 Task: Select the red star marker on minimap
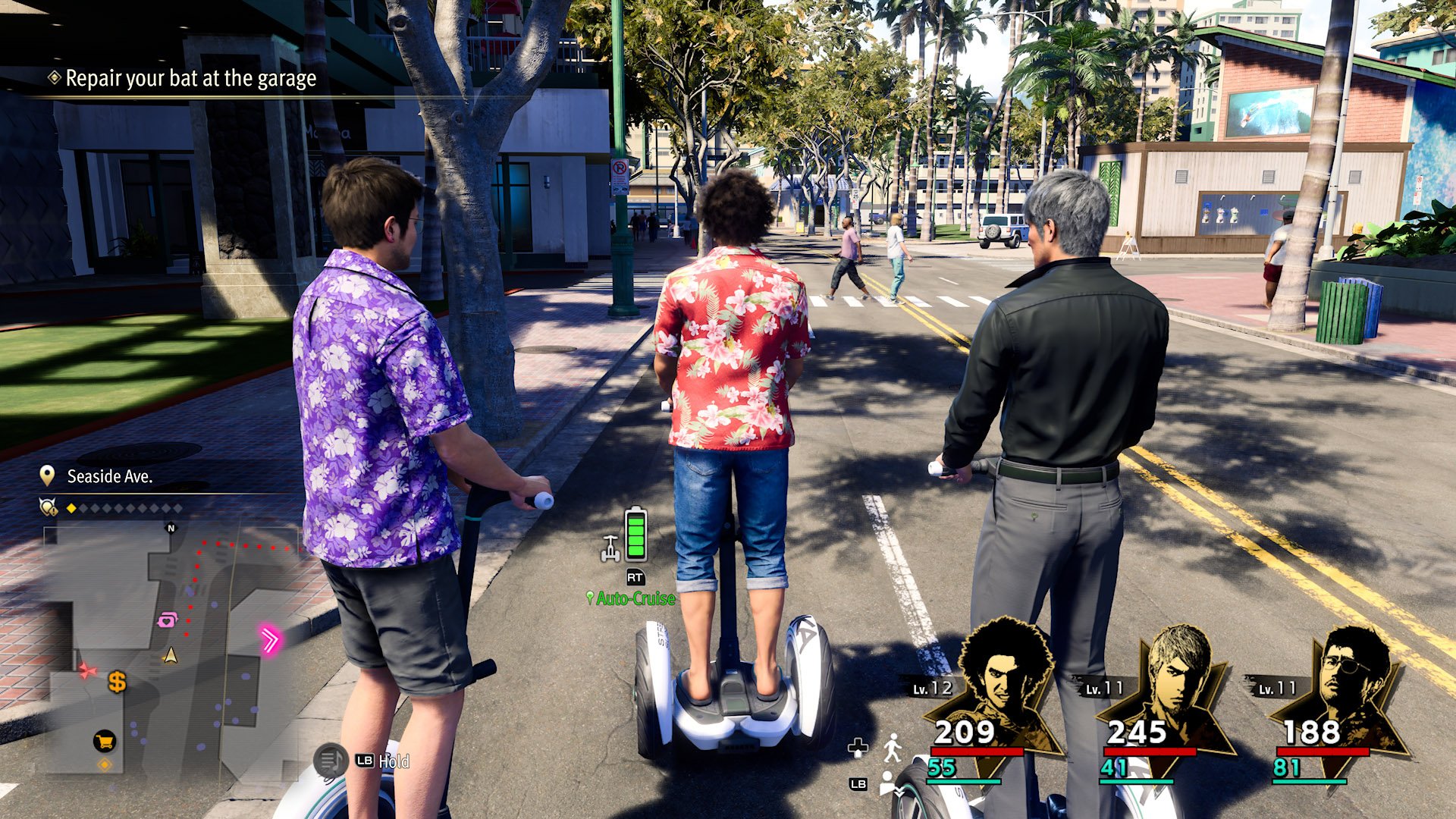pos(88,670)
